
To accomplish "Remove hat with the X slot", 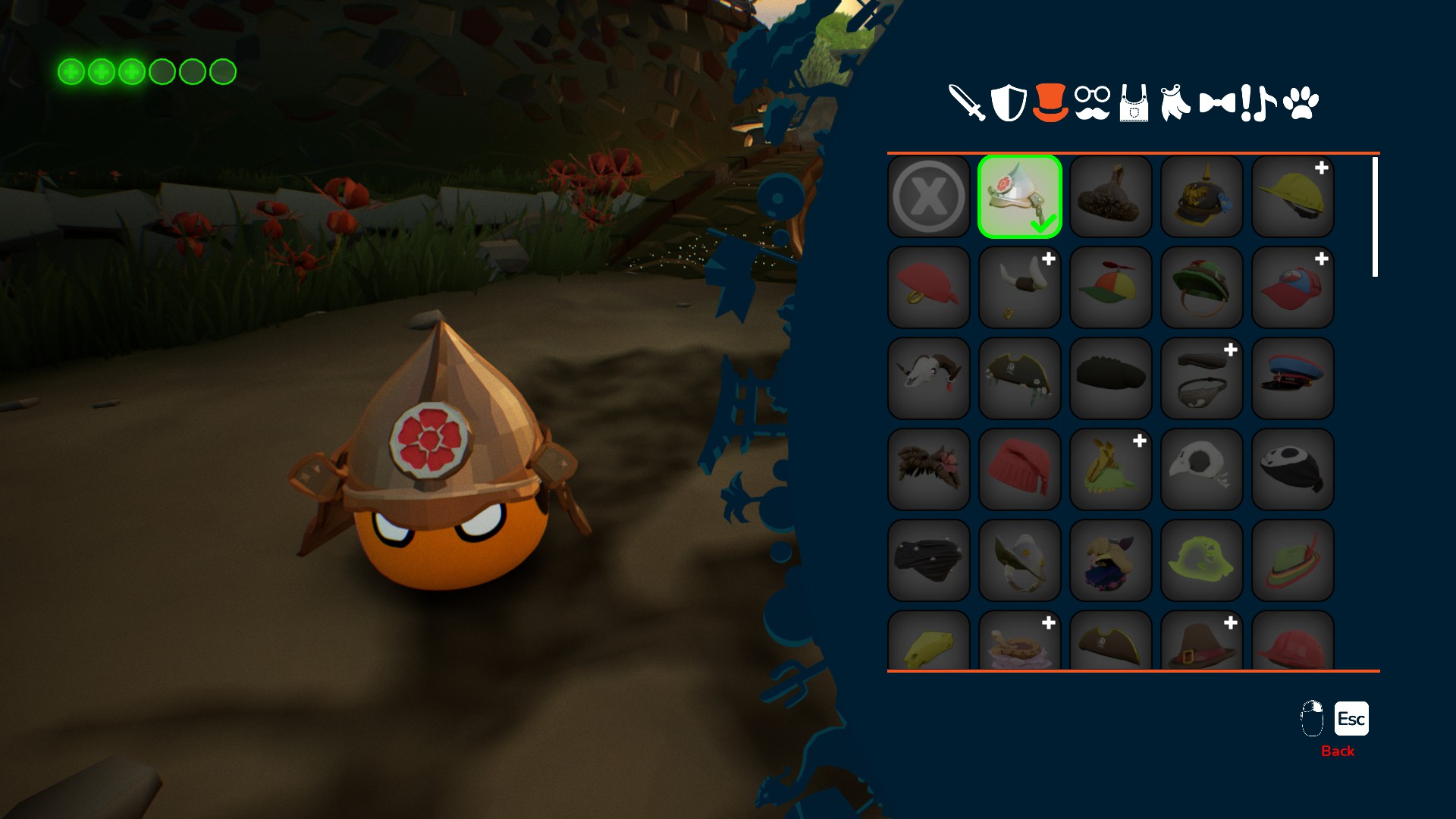I will click(x=929, y=196).
